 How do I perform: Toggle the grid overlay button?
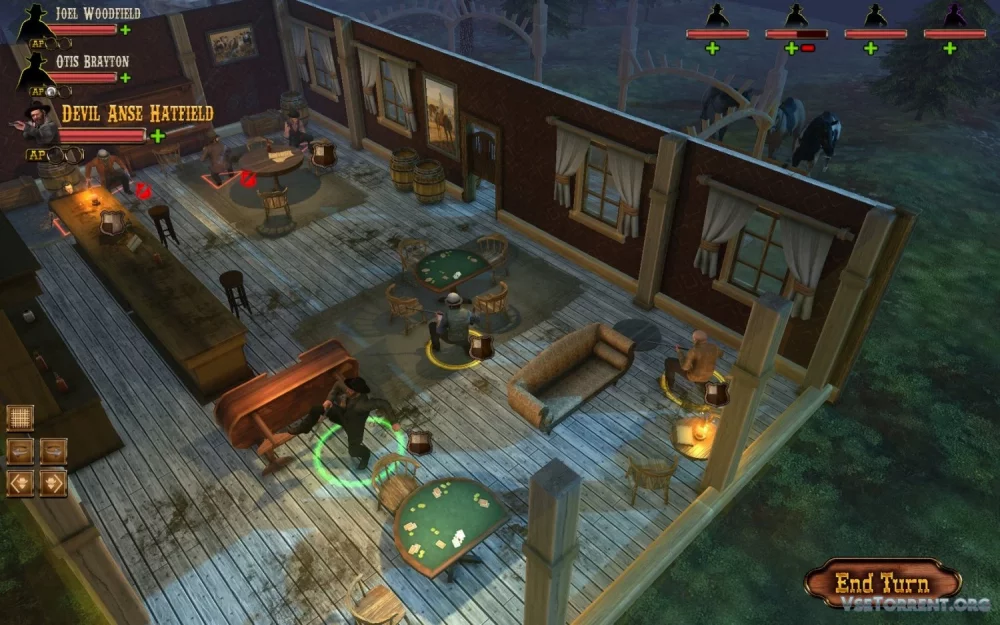coord(20,417)
